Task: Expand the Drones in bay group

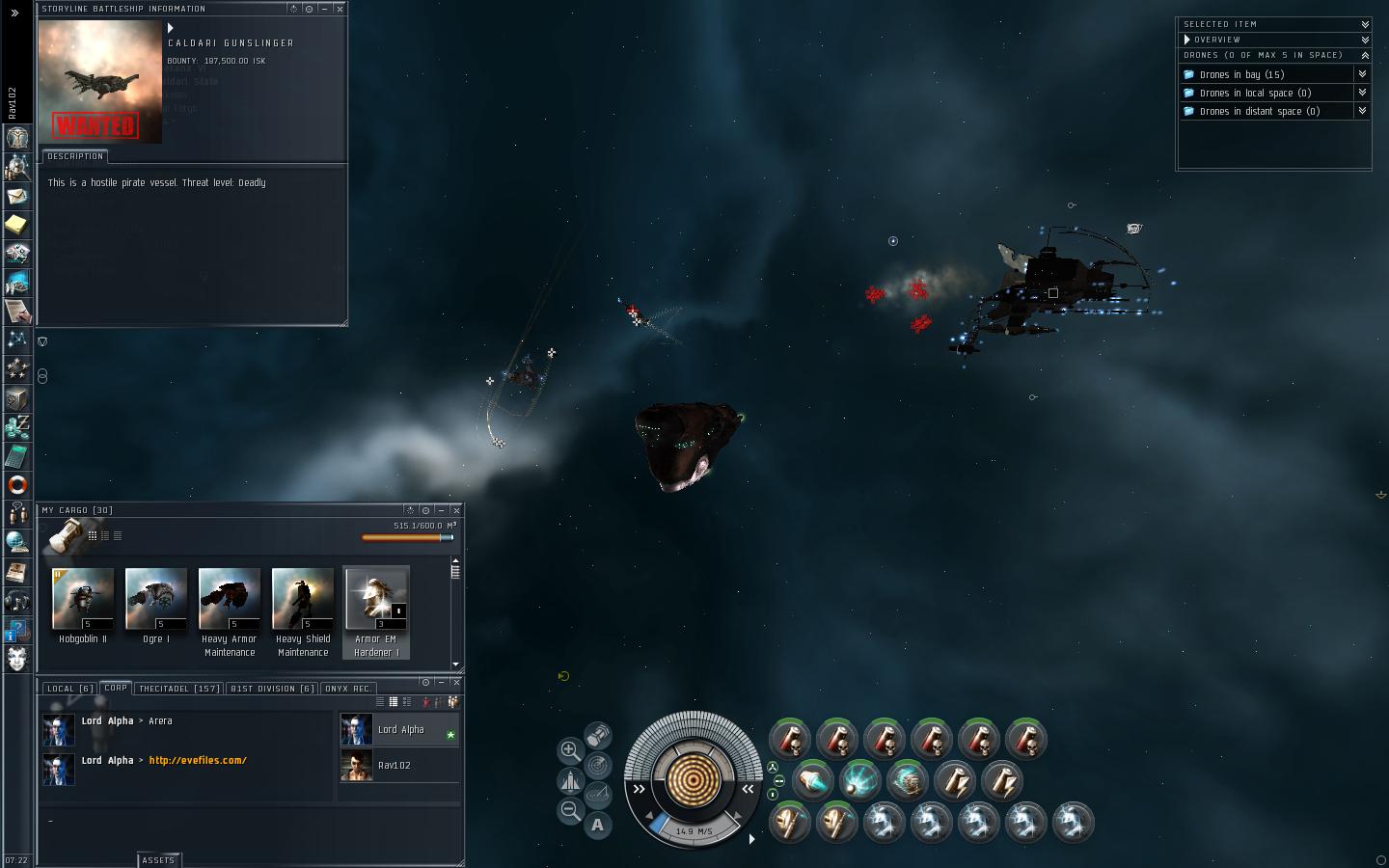Action: click(1363, 74)
